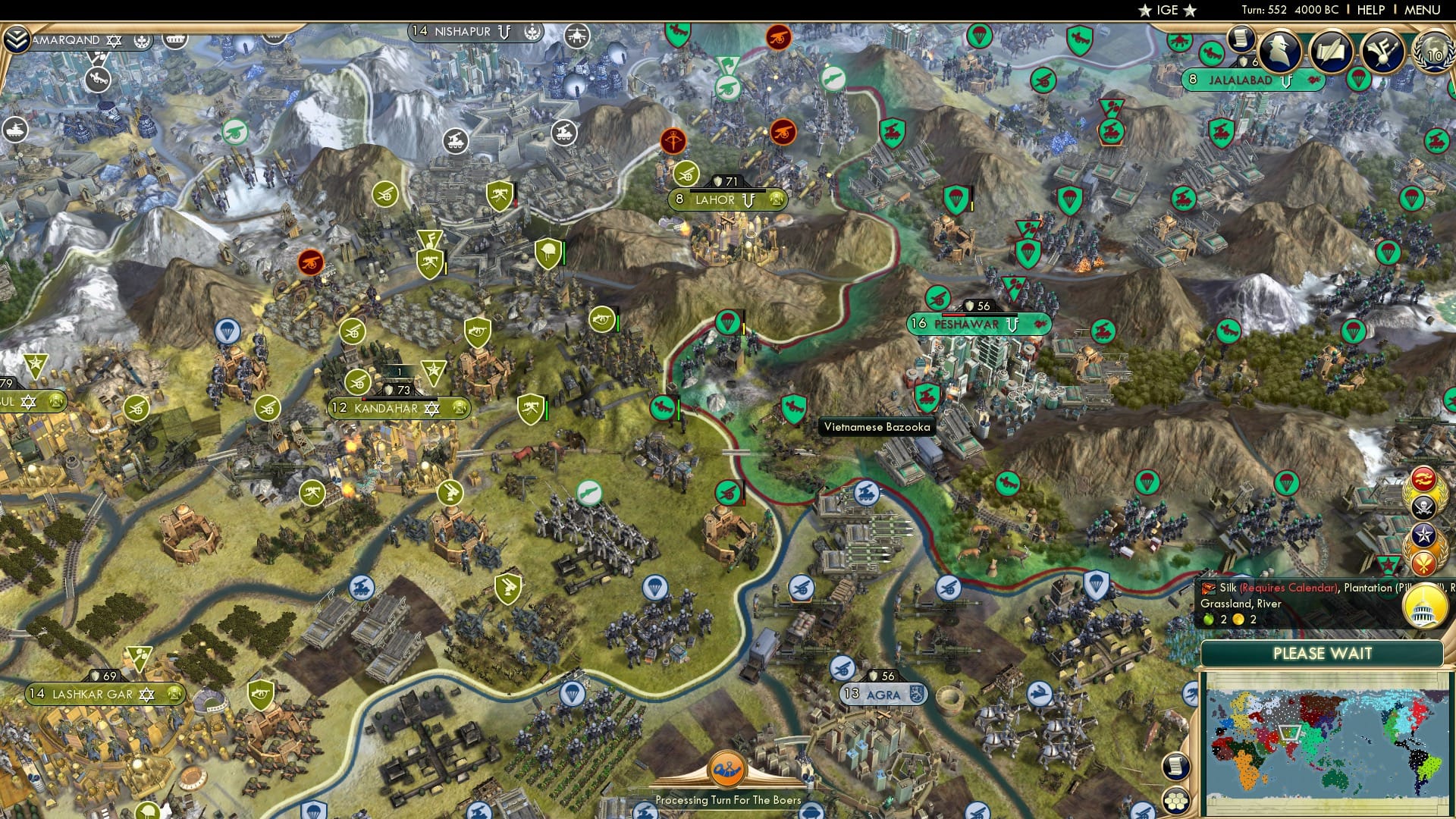Click the orange crop medallion on right edge
The image size is (1456, 819).
pos(1423,561)
